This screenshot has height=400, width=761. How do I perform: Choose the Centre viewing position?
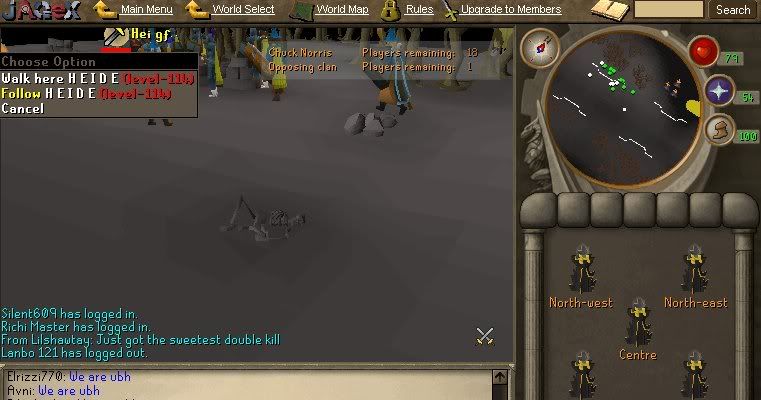637,332
